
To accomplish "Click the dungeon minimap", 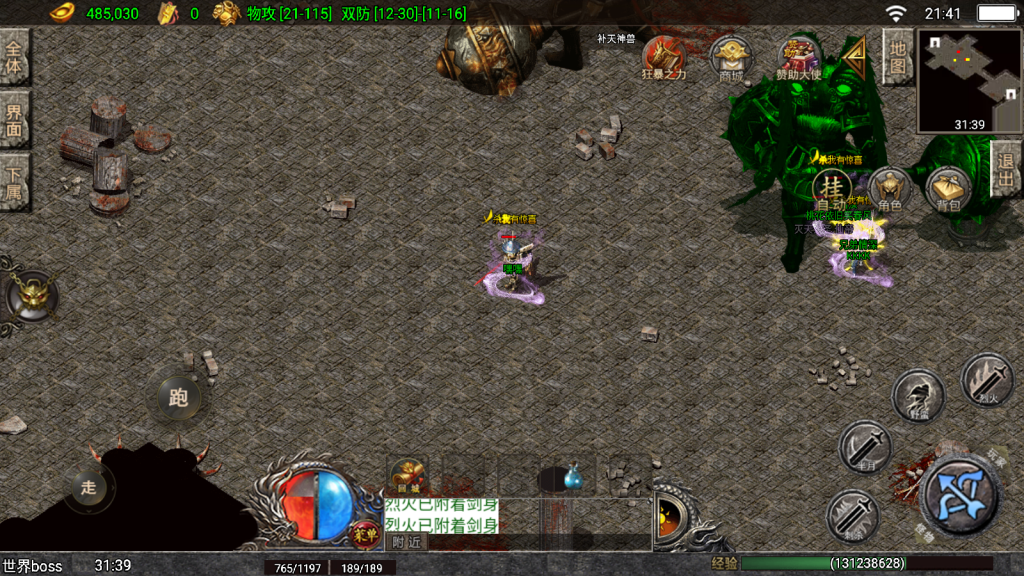I will (x=968, y=80).
